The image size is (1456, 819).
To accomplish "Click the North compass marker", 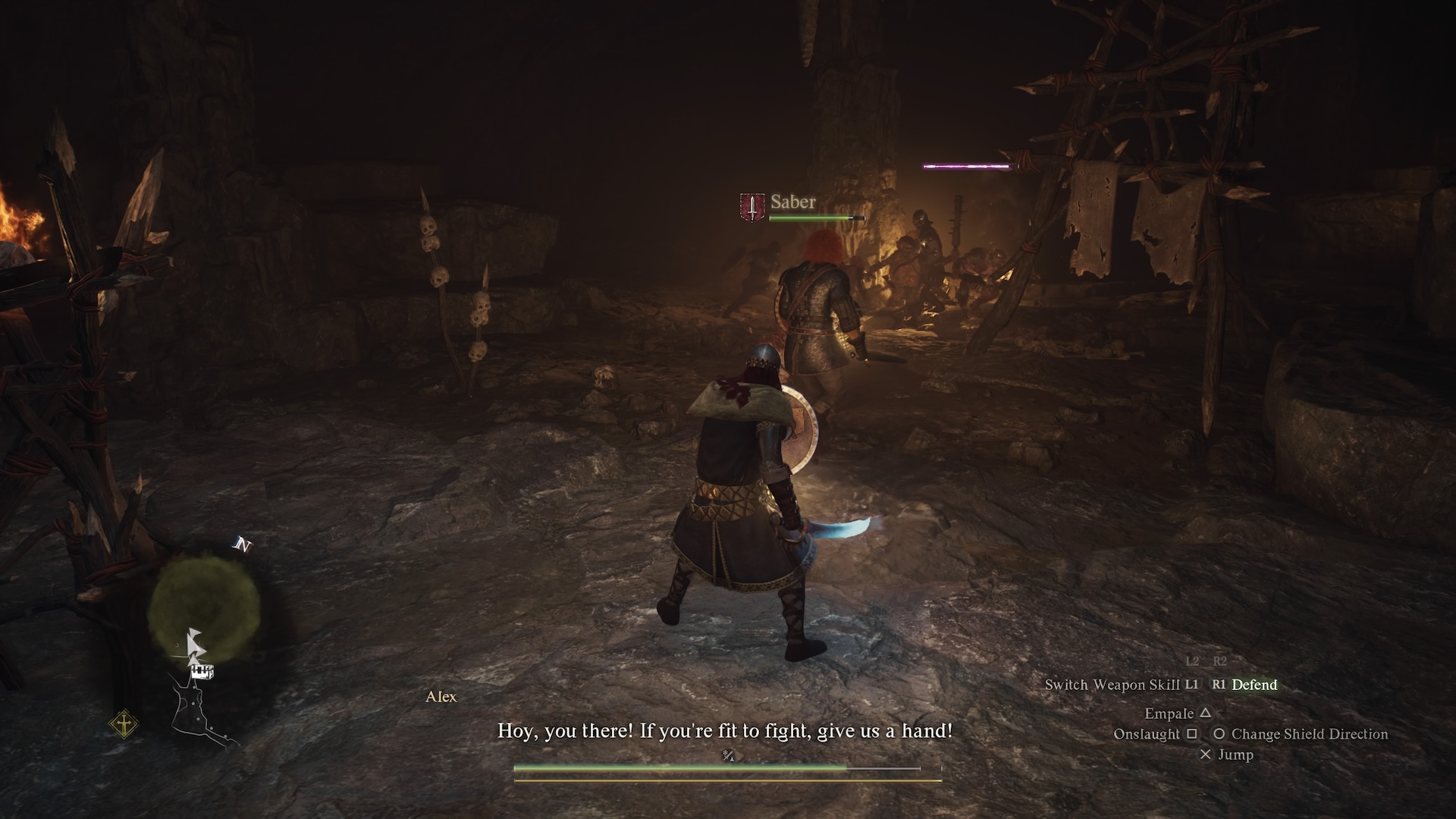I will click(242, 545).
